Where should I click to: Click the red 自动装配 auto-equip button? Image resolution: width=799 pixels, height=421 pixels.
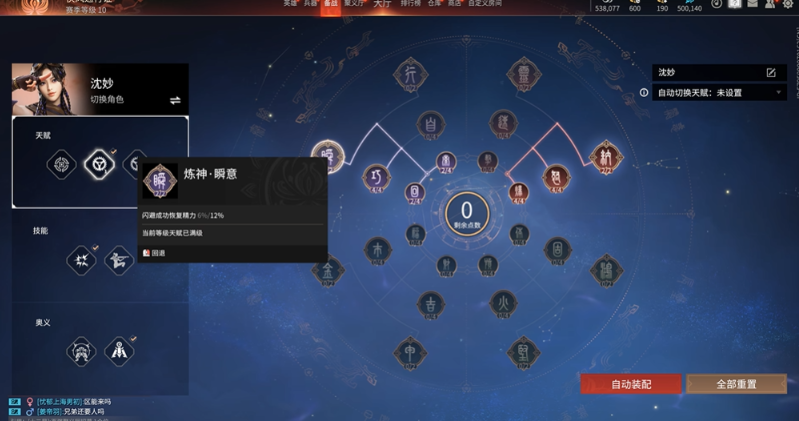[630, 384]
